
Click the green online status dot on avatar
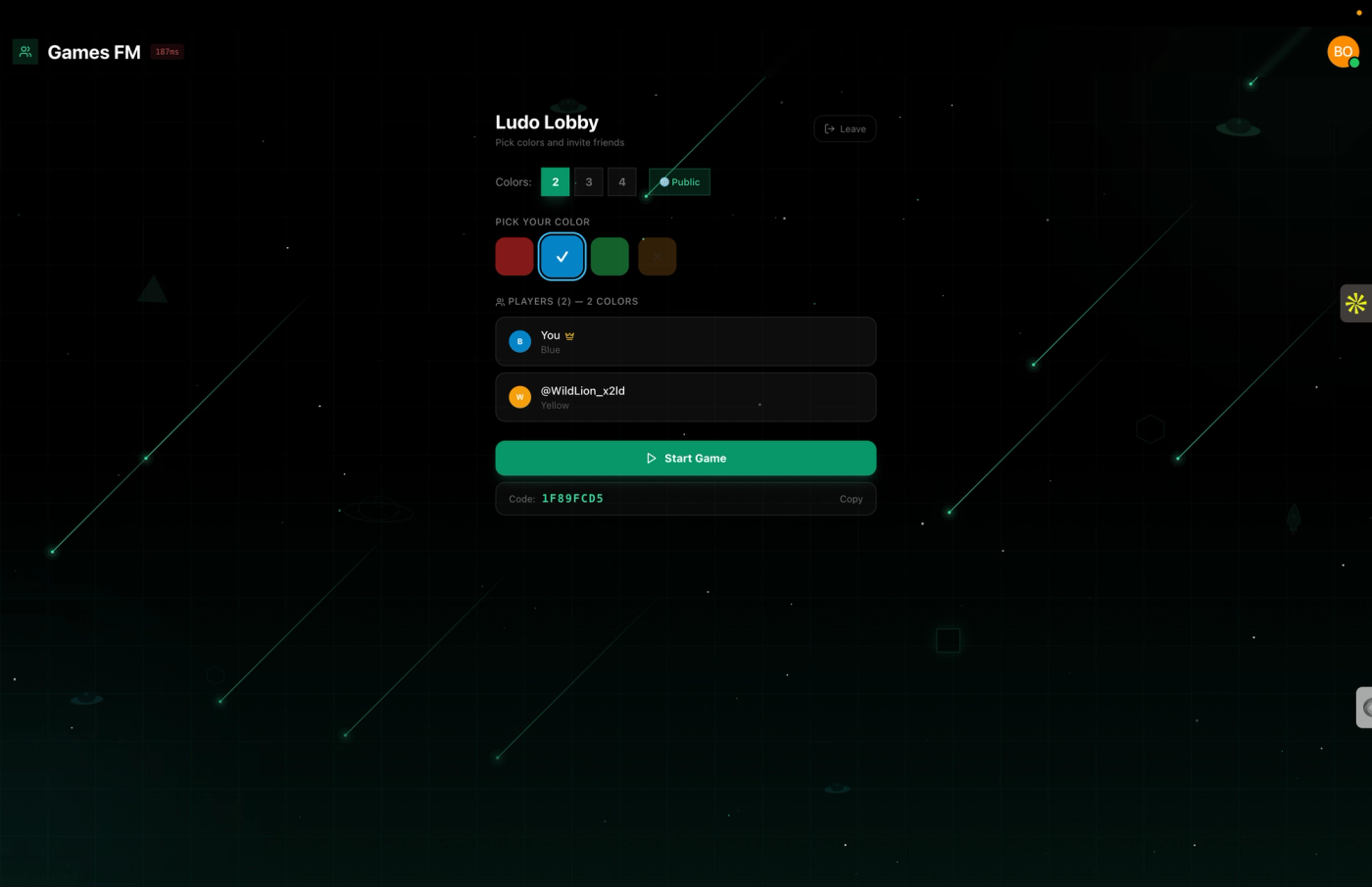tap(1355, 62)
